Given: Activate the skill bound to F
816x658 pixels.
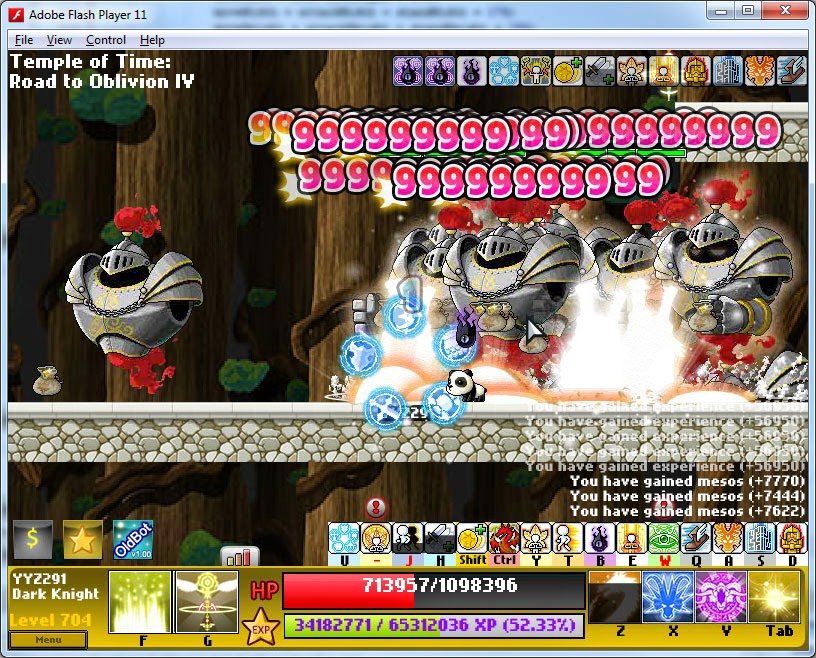Looking at the screenshot, I should coord(139,602).
